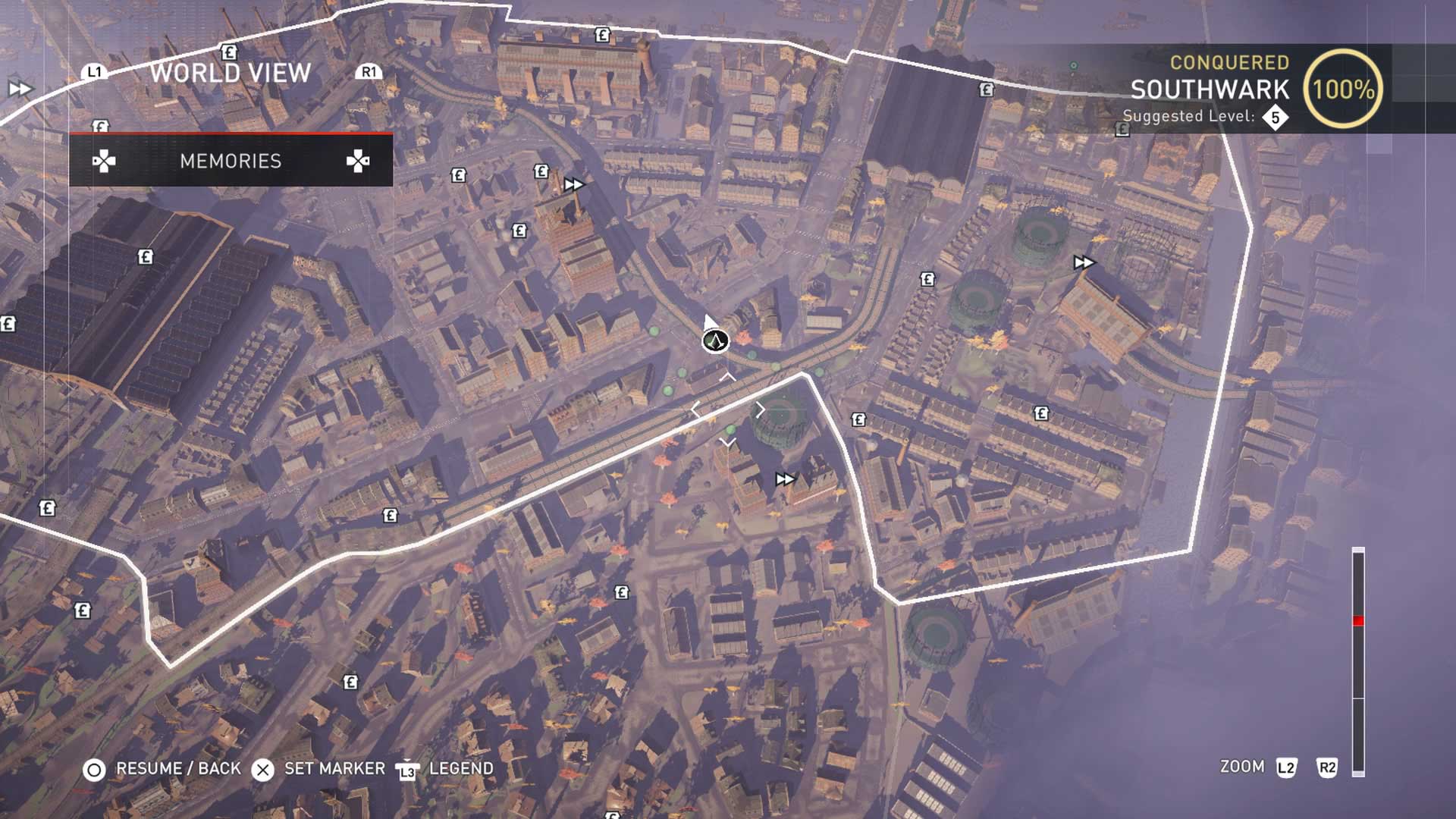This screenshot has width=1456, height=819.
Task: Open the MEMORIES tab
Action: point(230,161)
